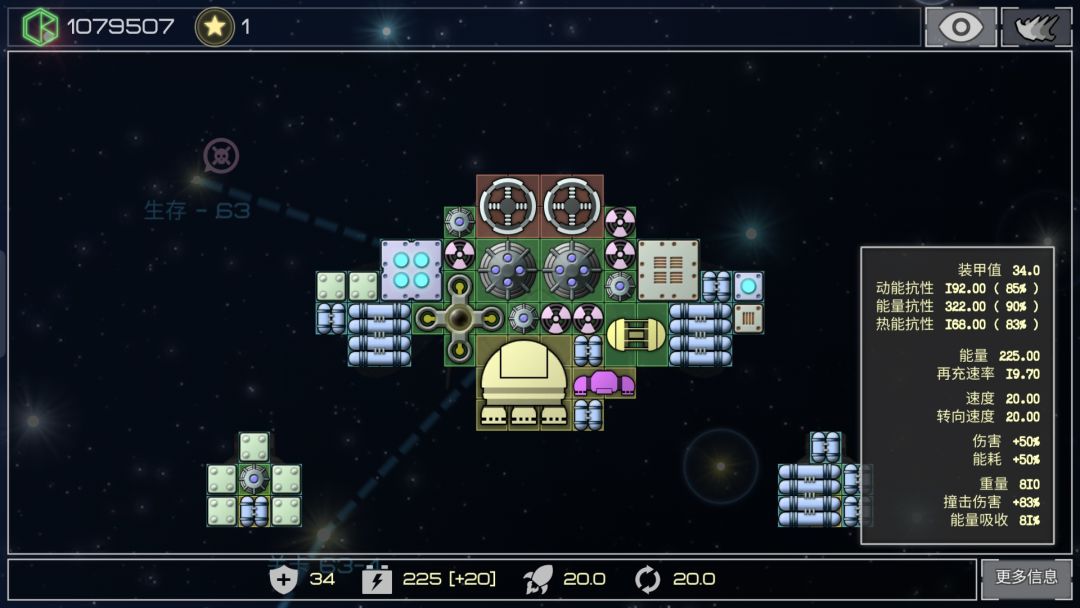Select the cream panel with orange vents
The image size is (1080, 608).
tap(668, 270)
